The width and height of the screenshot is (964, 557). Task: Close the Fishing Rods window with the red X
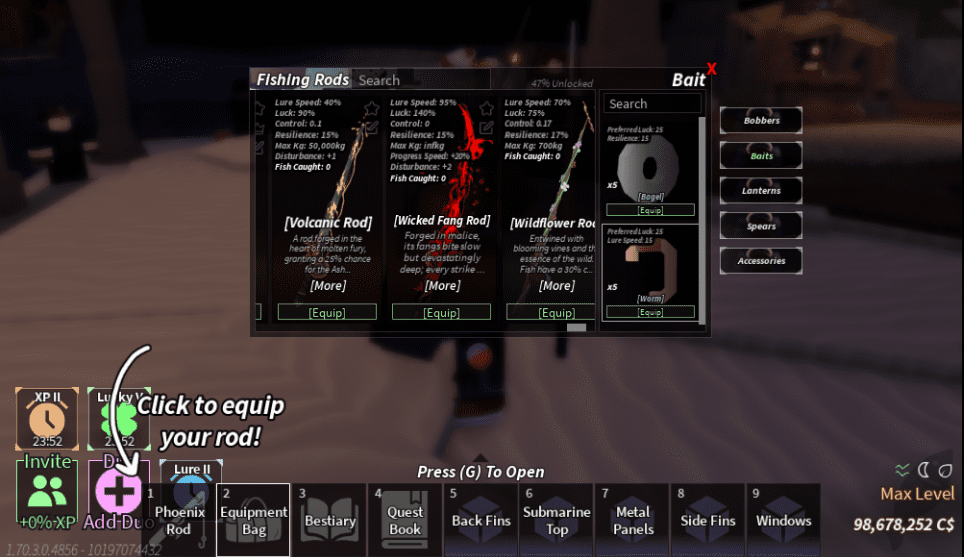(711, 69)
